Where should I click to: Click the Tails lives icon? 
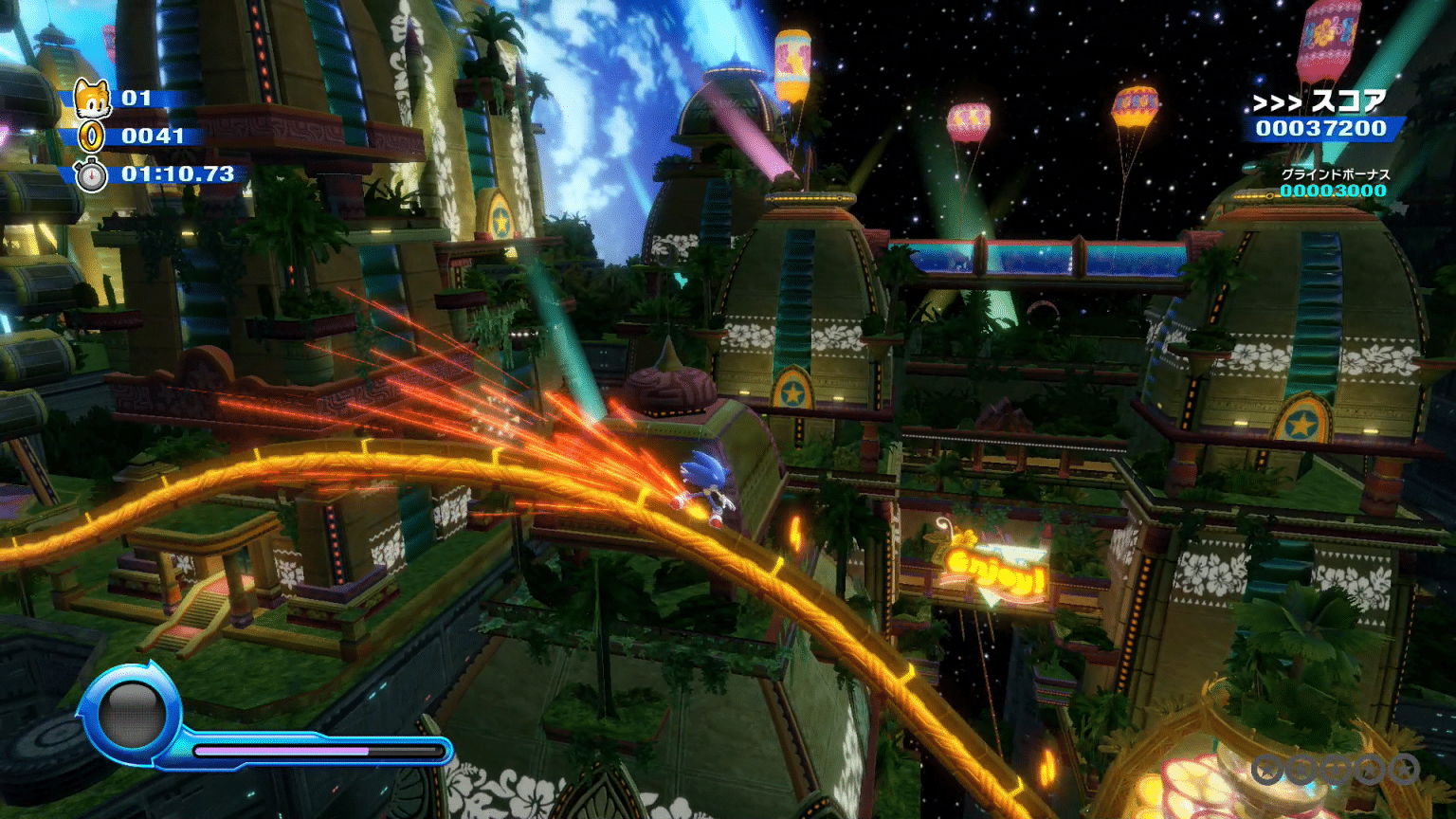(92, 99)
